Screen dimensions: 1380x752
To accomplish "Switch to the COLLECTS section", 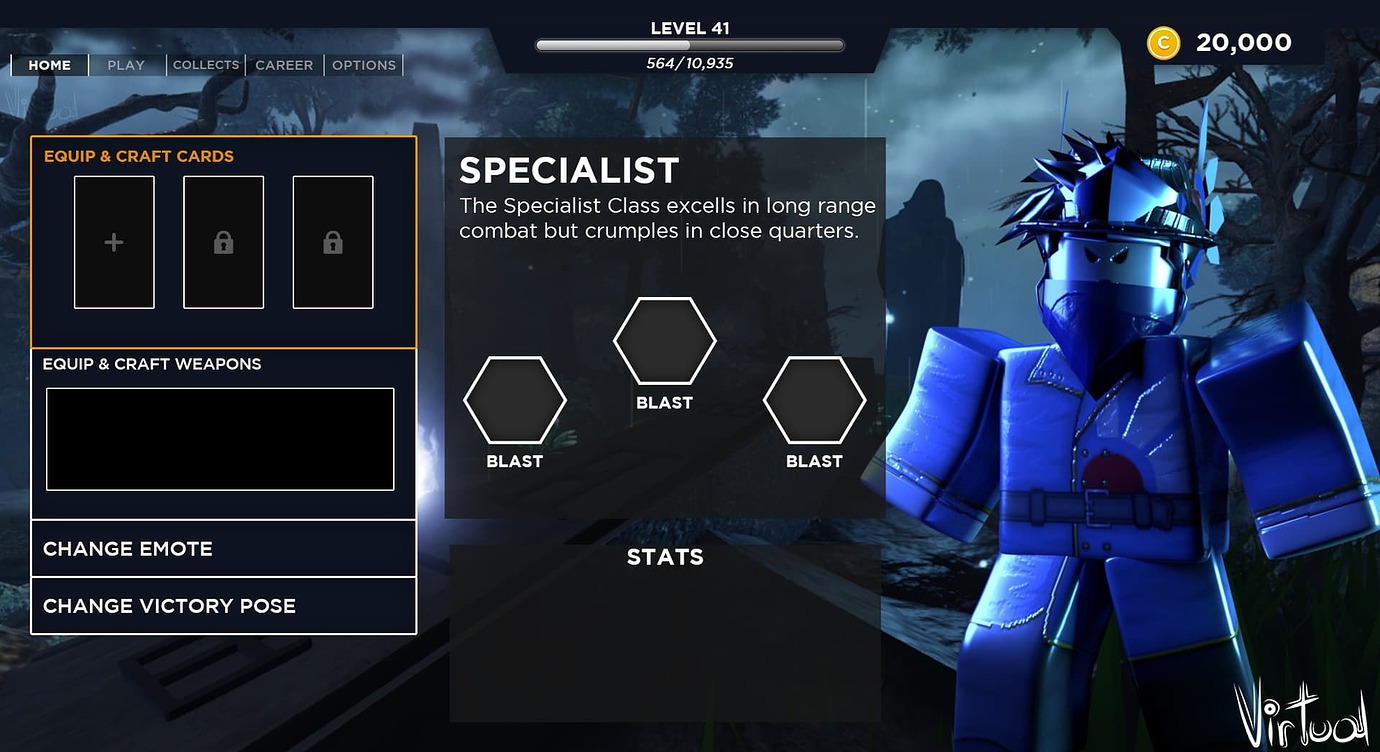I will (x=205, y=65).
